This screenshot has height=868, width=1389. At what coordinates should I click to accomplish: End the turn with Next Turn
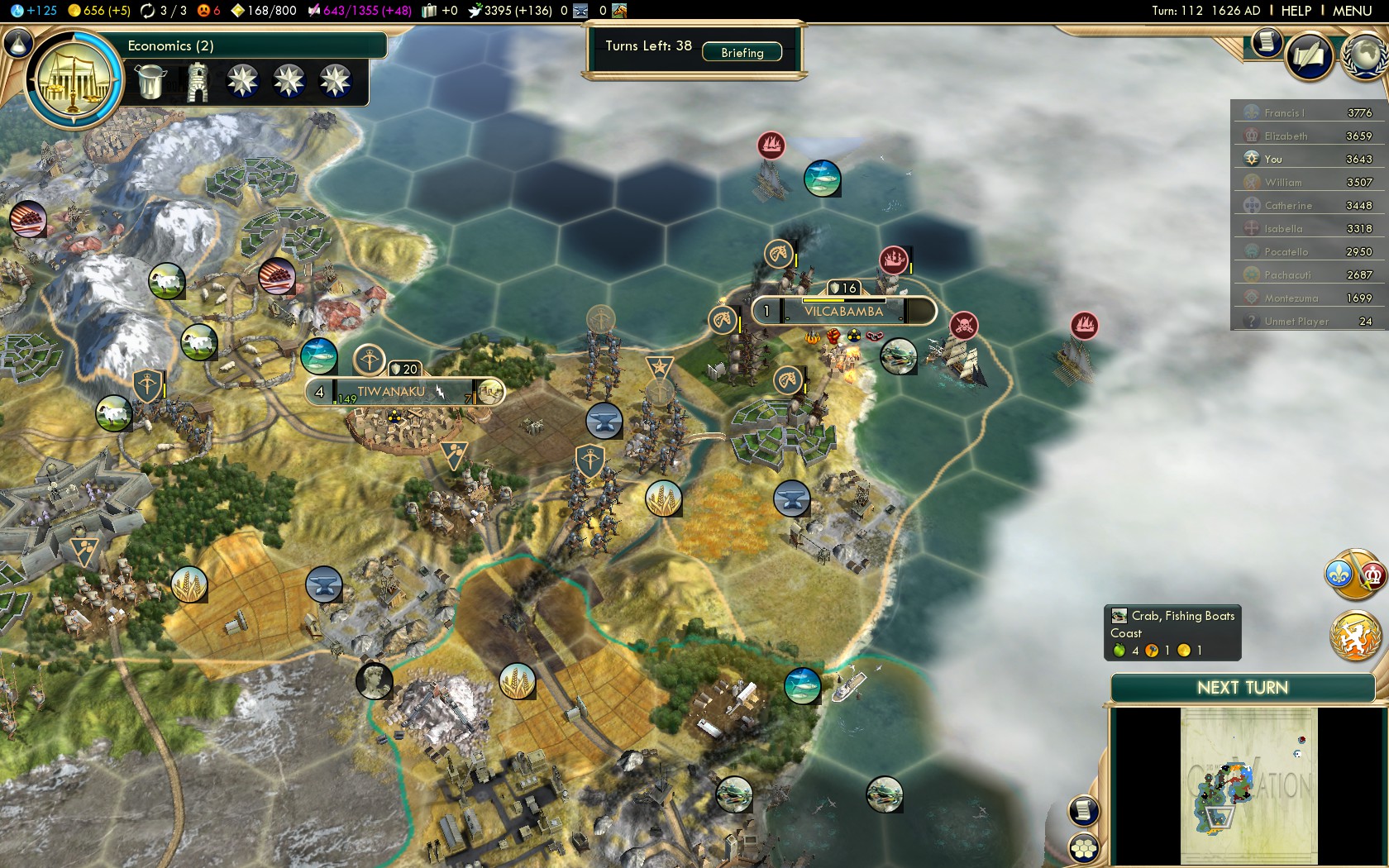pyautogui.click(x=1242, y=688)
